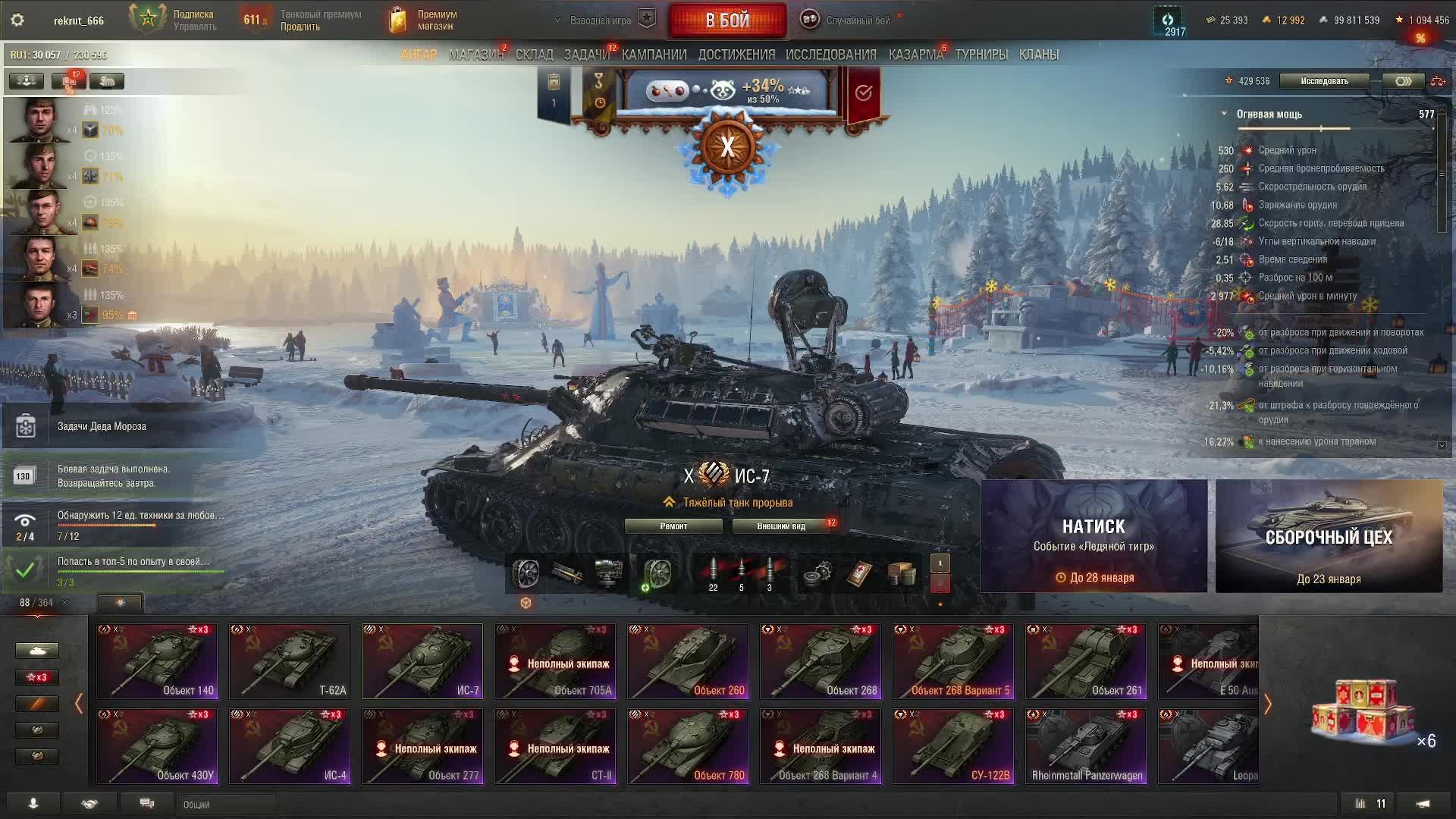Open the МАГАЗИН shop tab
Viewport: 1456px width, 819px height.
[475, 55]
